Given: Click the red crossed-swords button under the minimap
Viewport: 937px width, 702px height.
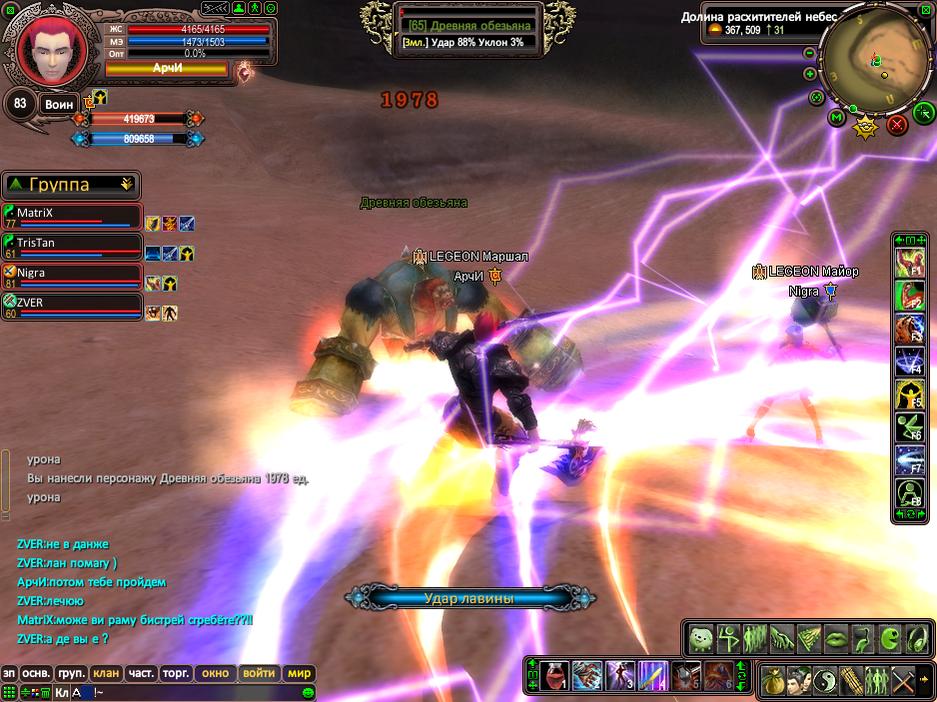Looking at the screenshot, I should click(x=897, y=124).
